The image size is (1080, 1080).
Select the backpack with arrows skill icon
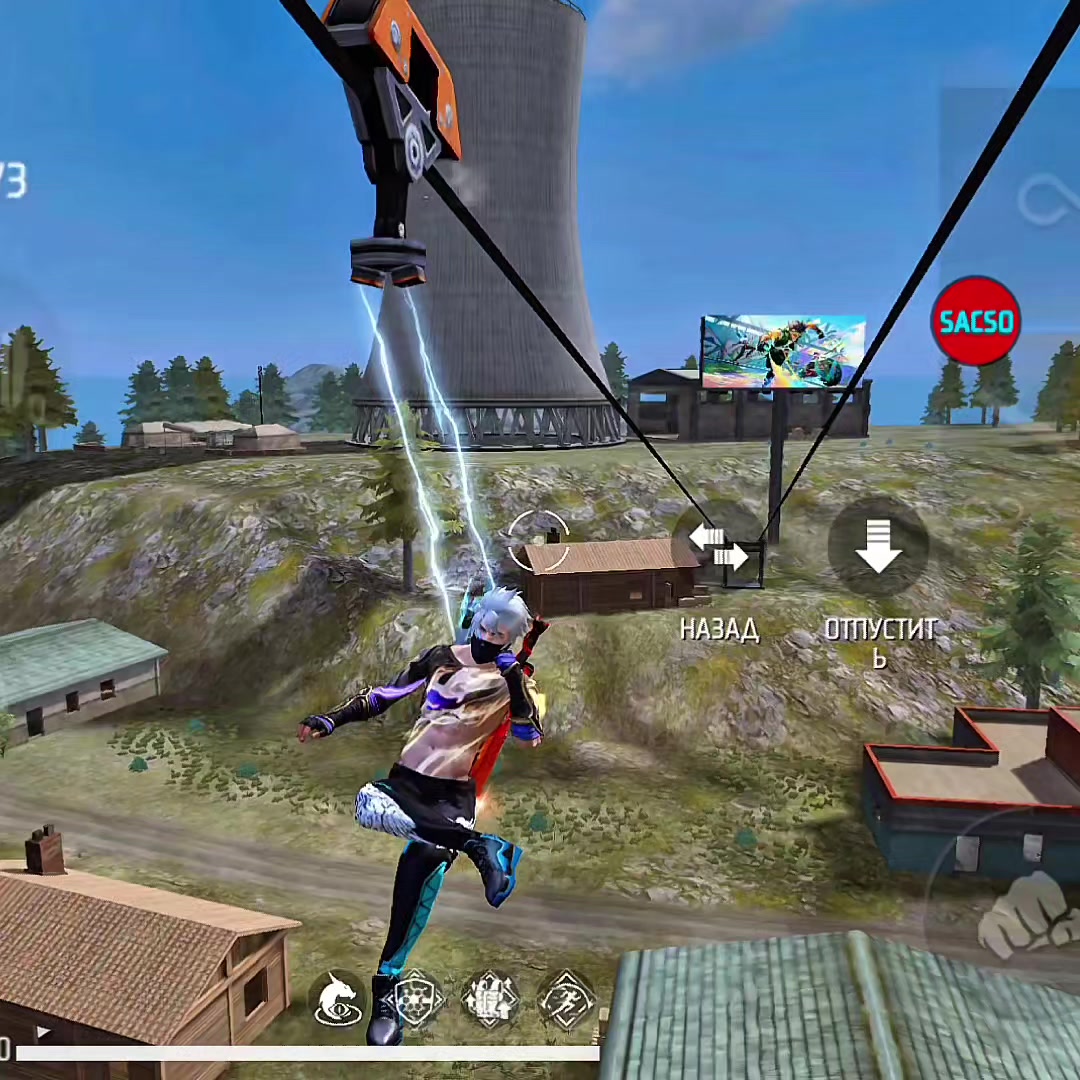pos(491,998)
